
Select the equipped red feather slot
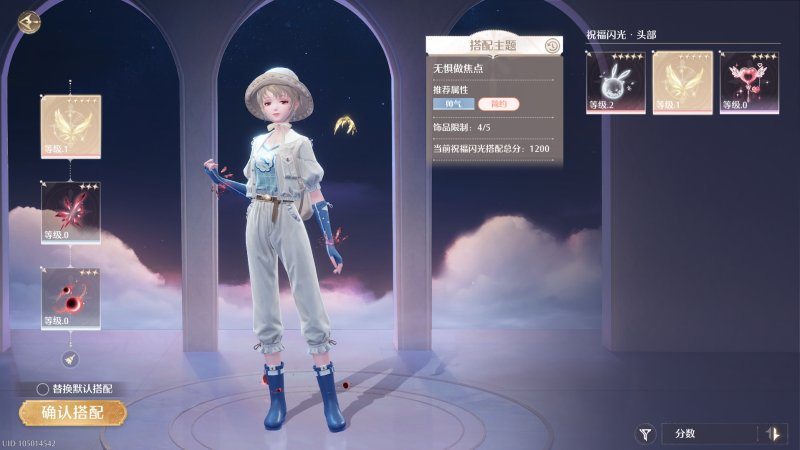click(70, 212)
